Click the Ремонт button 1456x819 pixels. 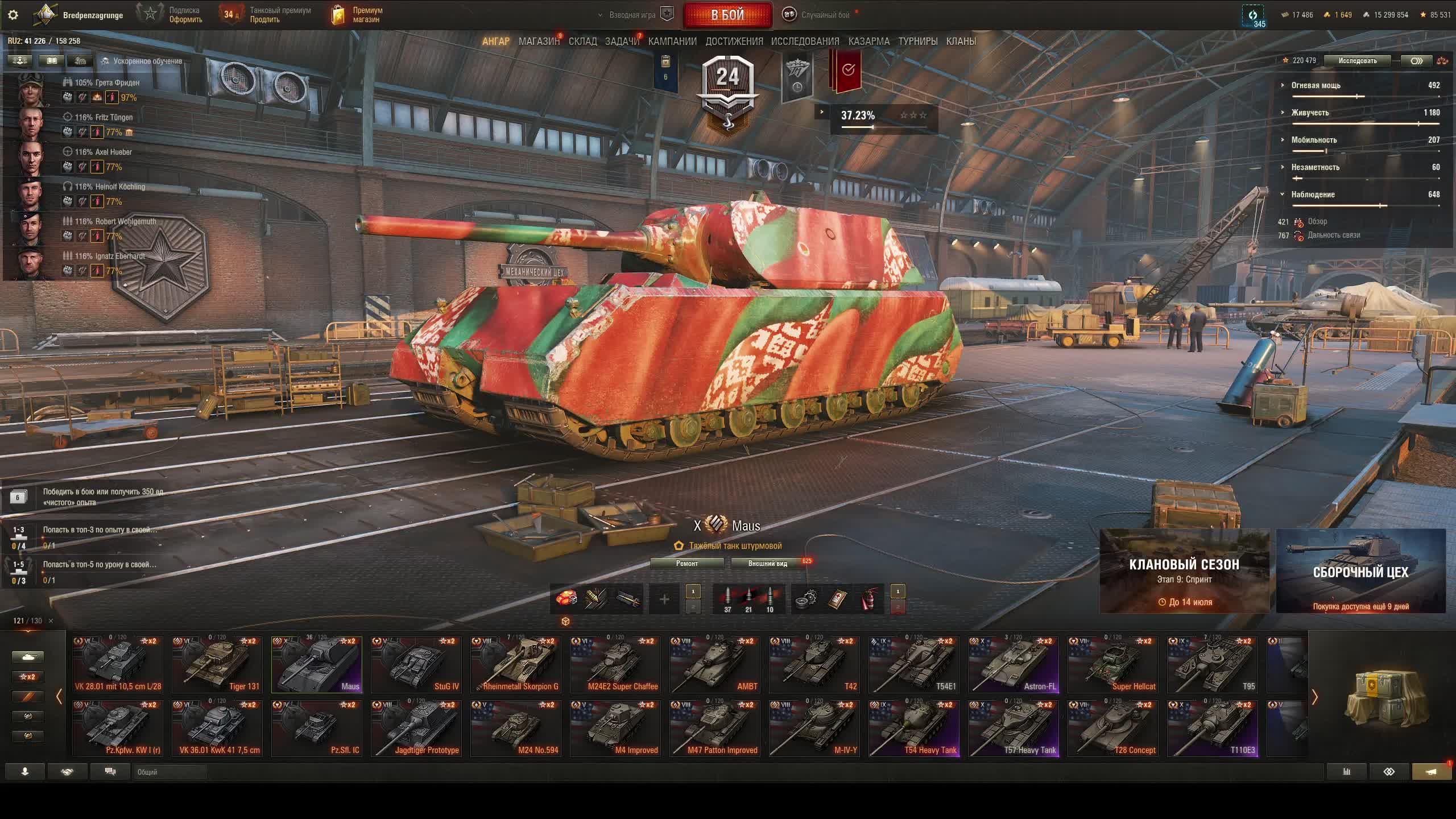click(686, 563)
